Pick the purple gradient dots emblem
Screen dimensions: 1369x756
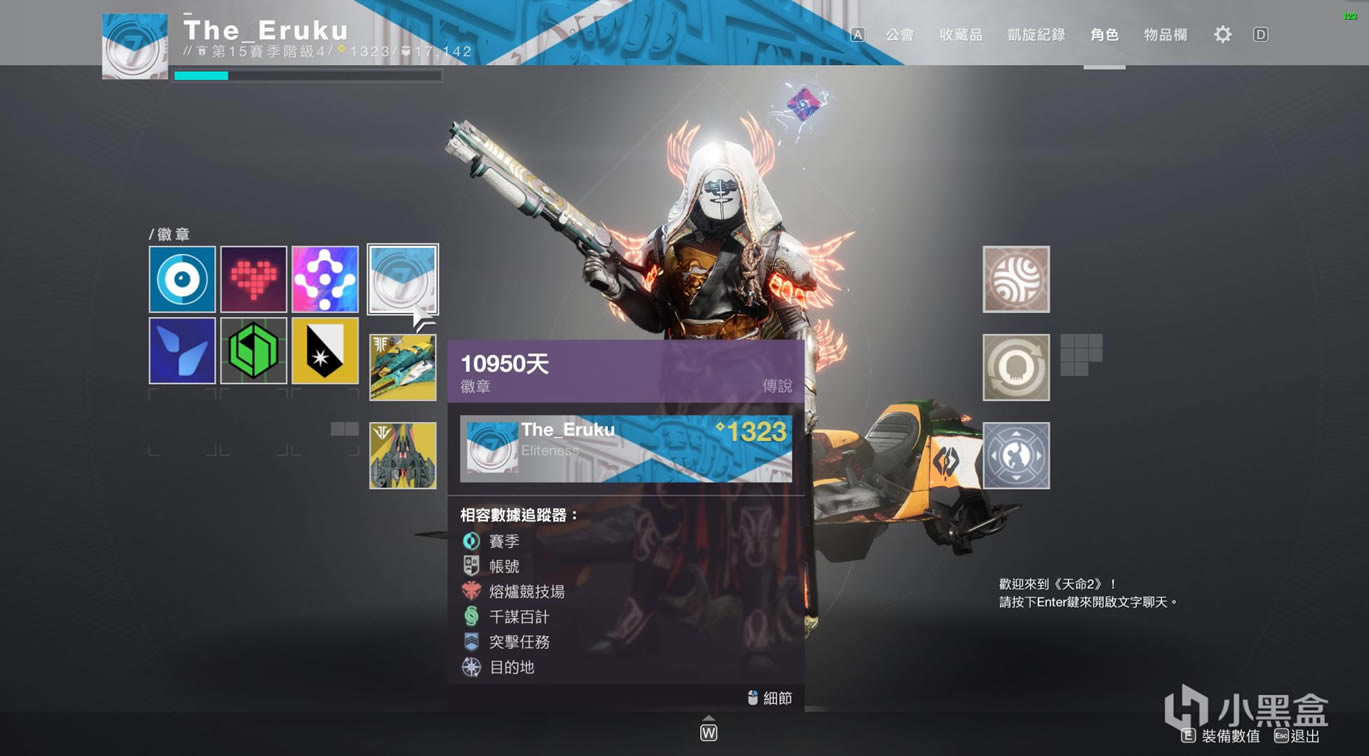(325, 280)
